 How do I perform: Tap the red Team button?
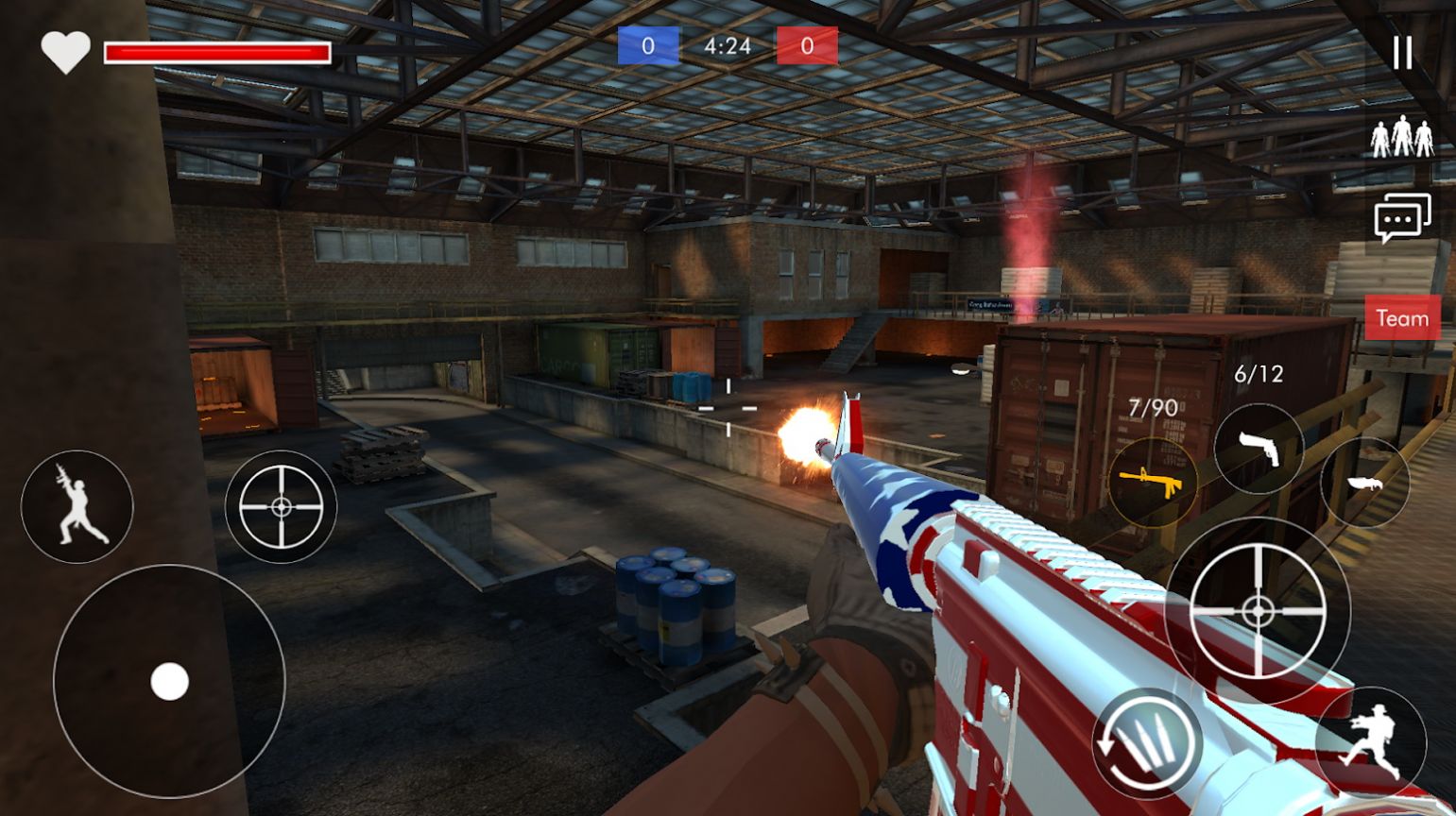pyautogui.click(x=1402, y=318)
